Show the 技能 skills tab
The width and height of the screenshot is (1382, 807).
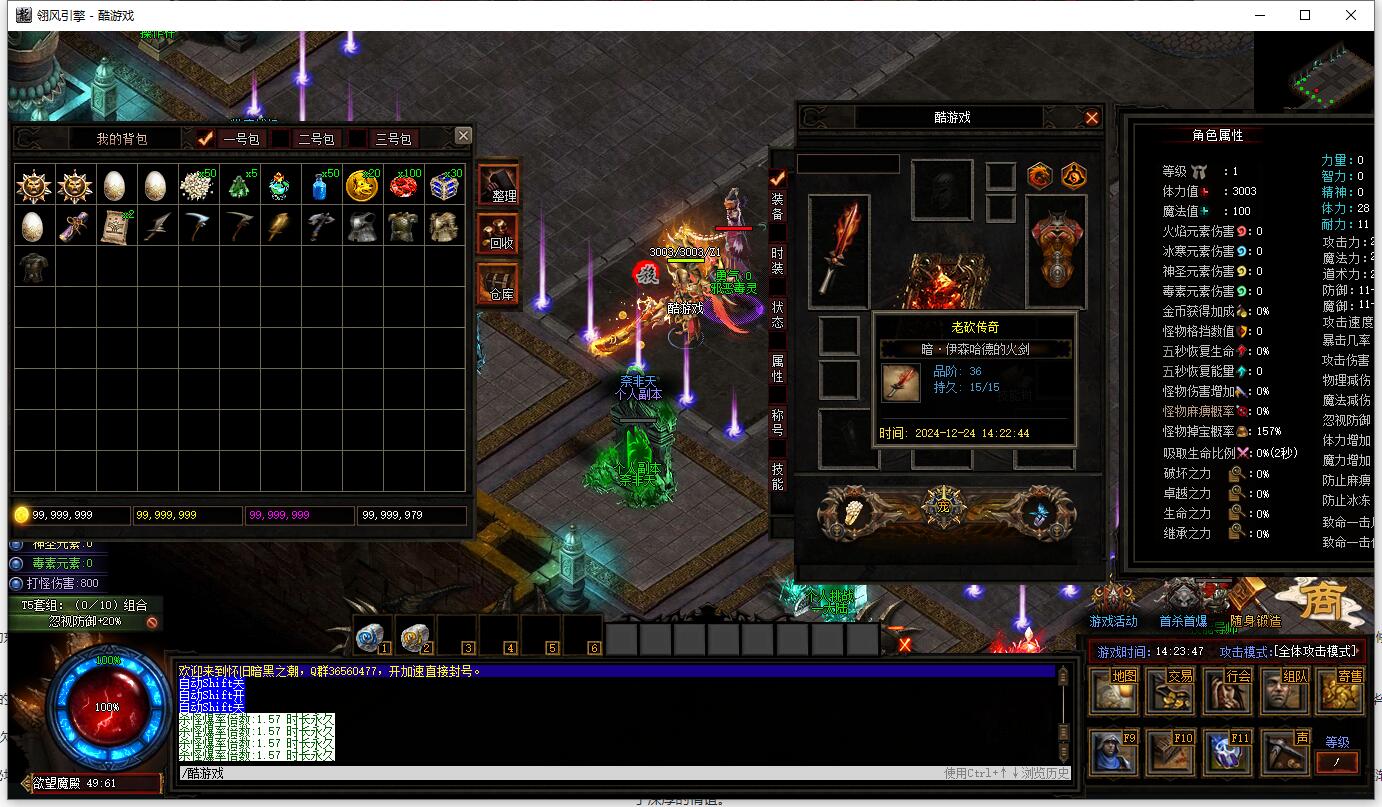point(777,476)
